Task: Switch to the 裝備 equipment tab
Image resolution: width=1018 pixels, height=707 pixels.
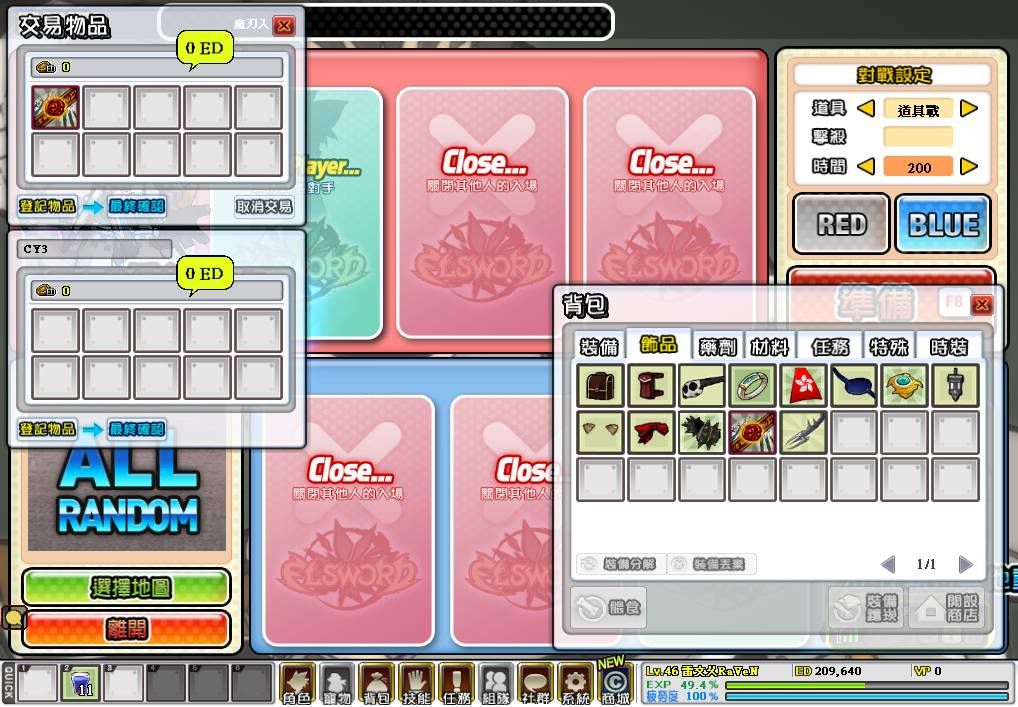Action: pos(599,346)
